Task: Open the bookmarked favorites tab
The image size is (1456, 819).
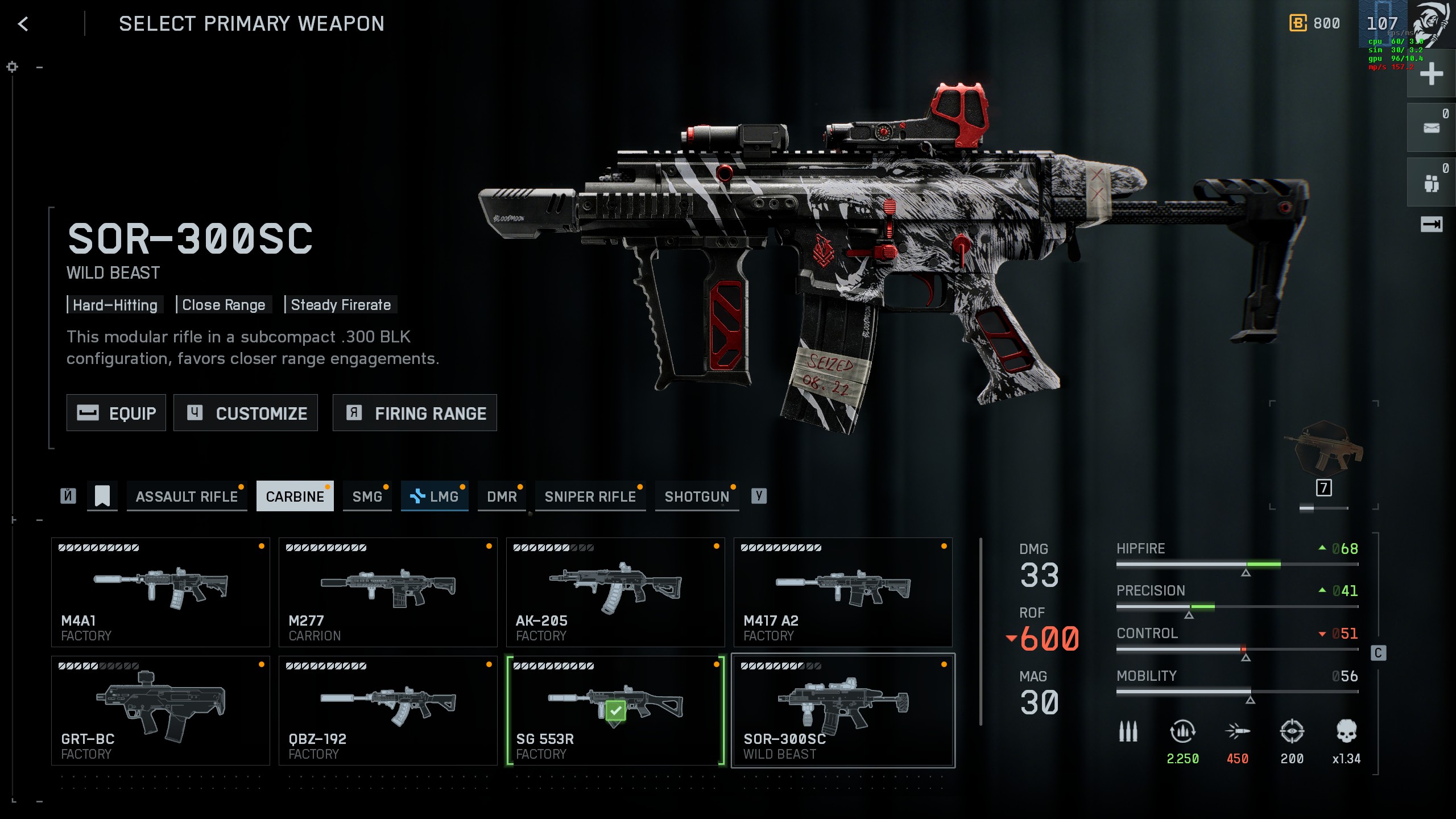Action: coord(102,496)
